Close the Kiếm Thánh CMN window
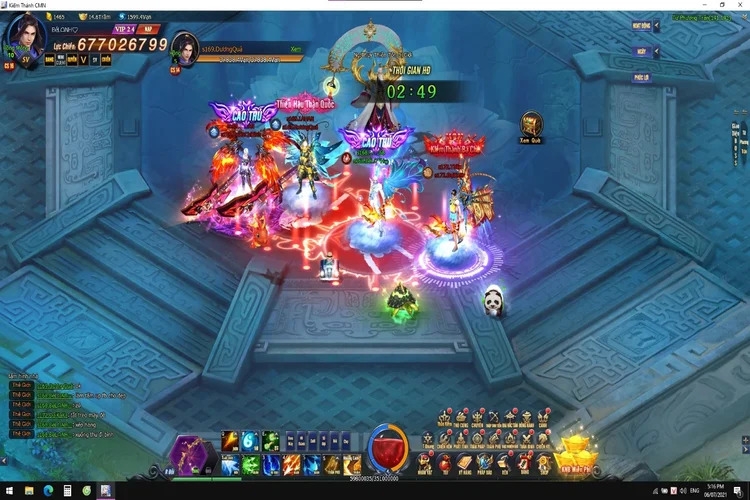 tap(739, 5)
